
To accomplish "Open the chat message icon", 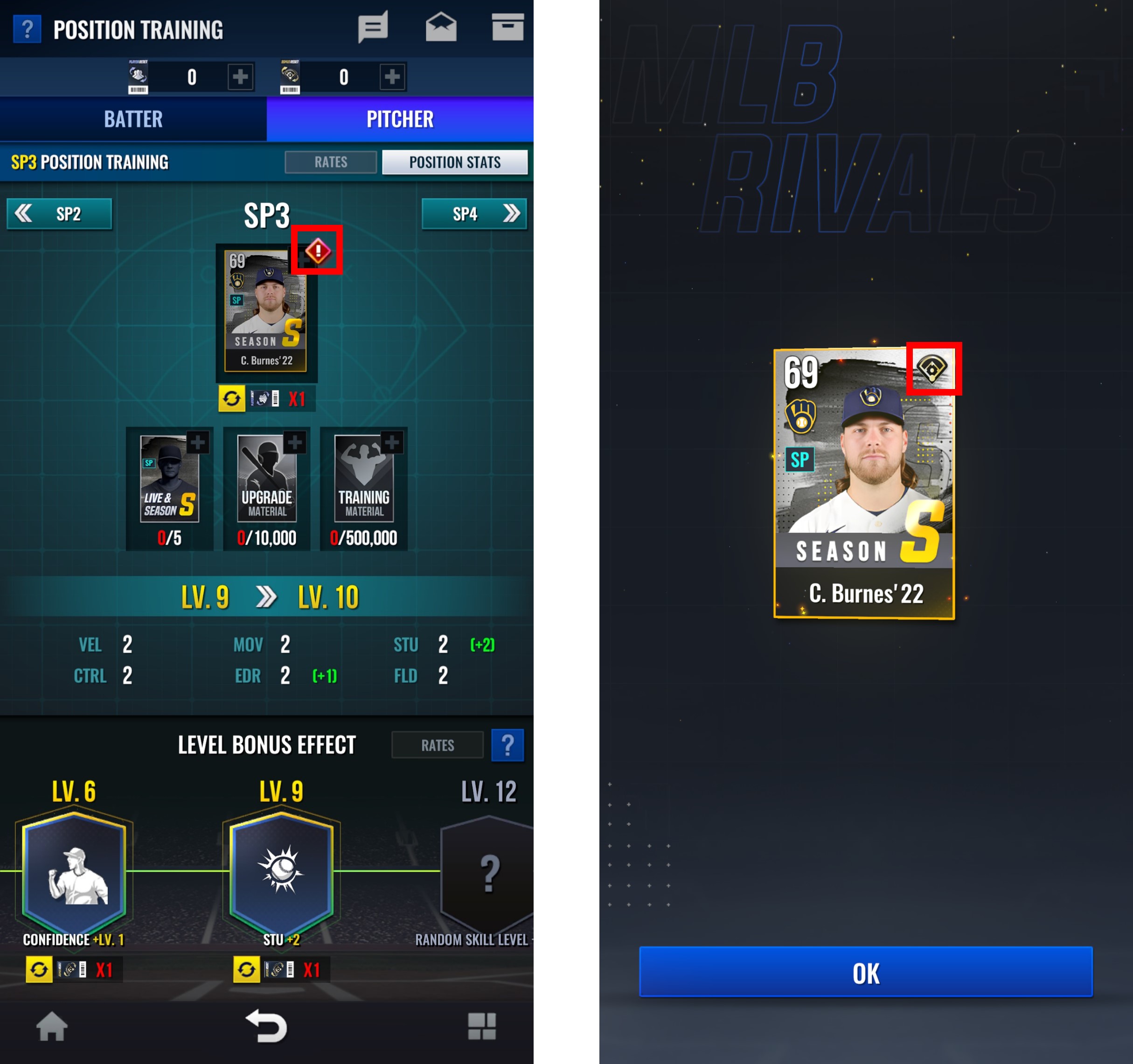I will (x=373, y=28).
